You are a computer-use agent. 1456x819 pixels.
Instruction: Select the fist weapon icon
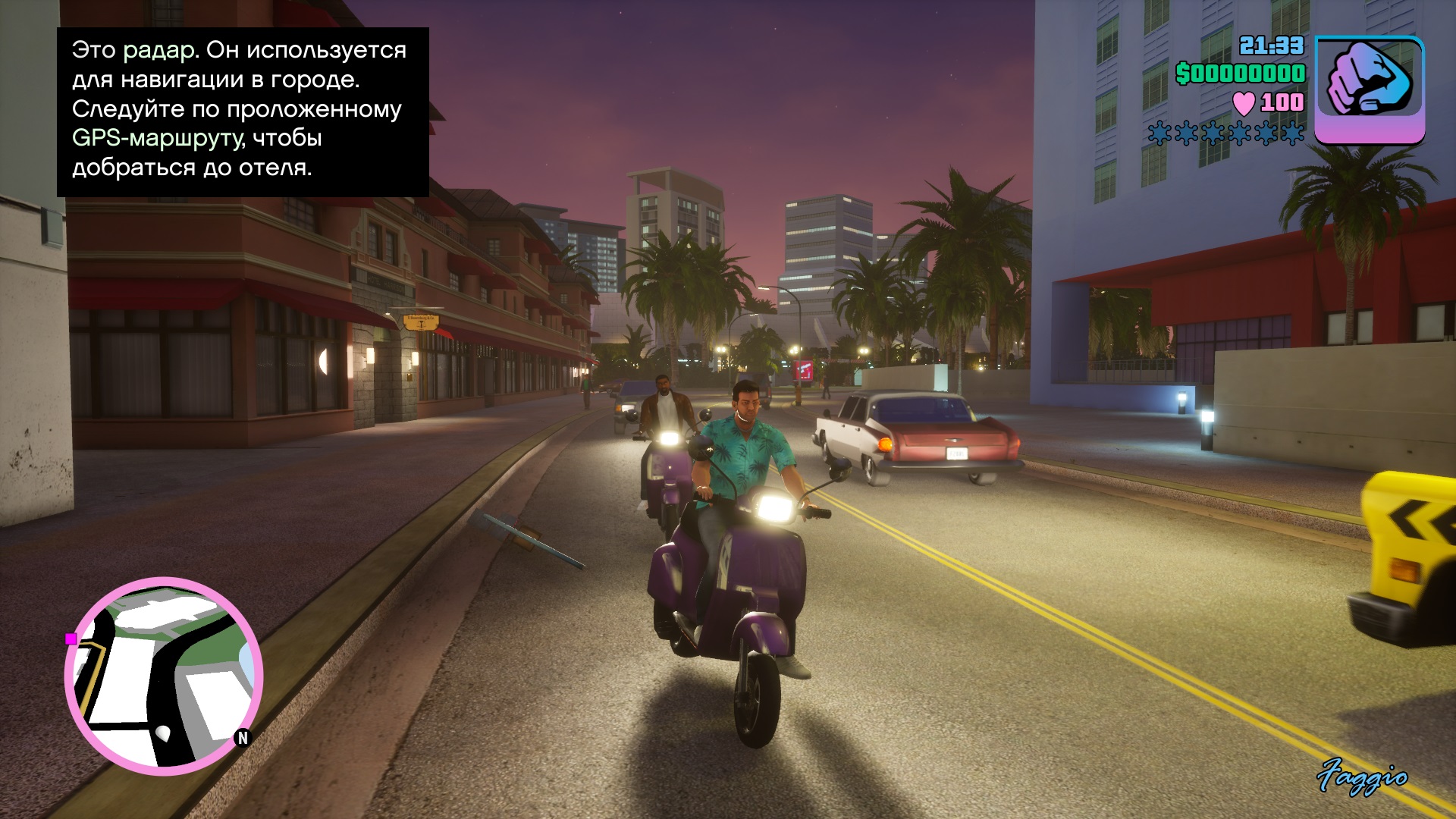click(x=1369, y=89)
